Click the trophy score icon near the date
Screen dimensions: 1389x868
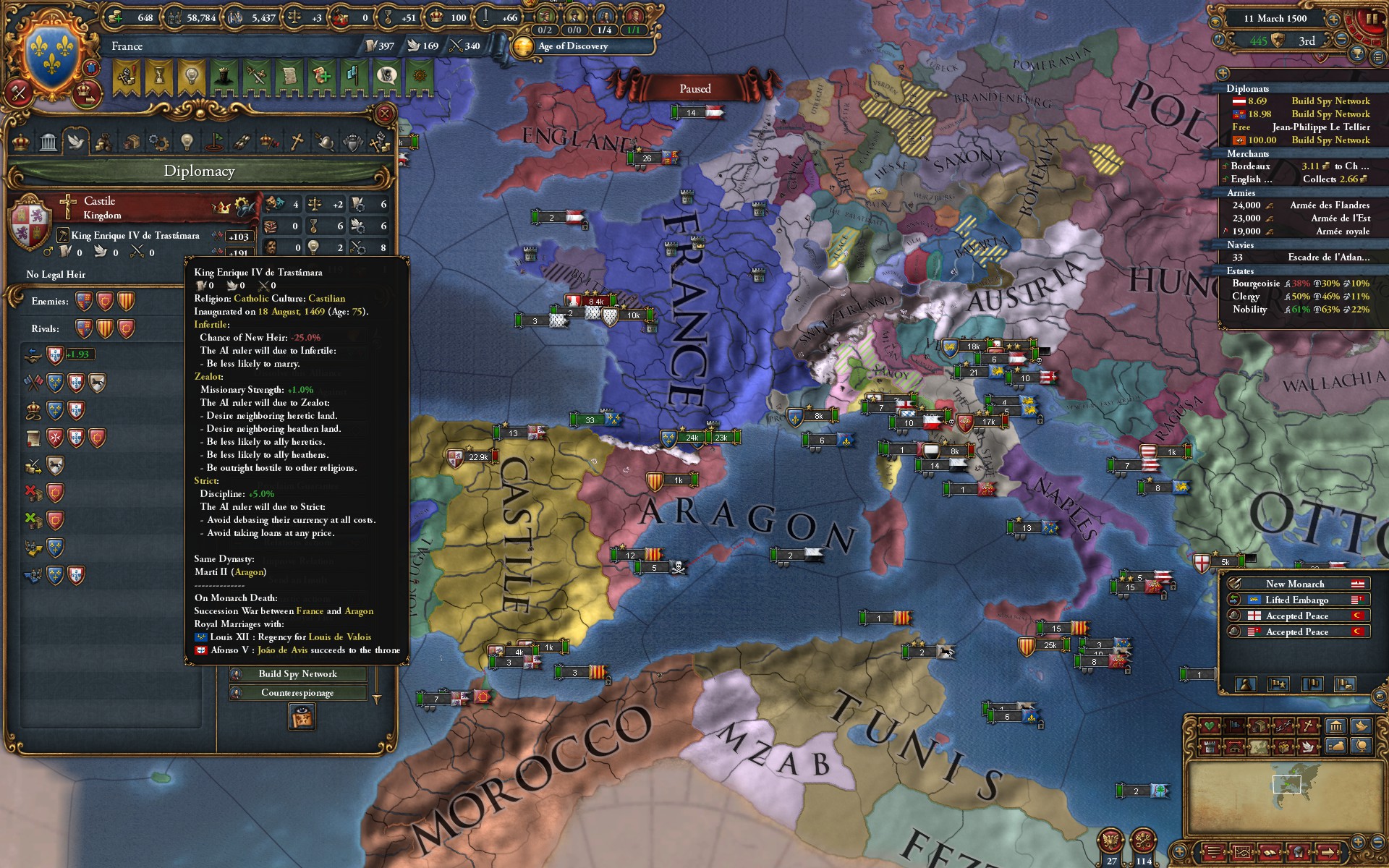tap(1357, 54)
